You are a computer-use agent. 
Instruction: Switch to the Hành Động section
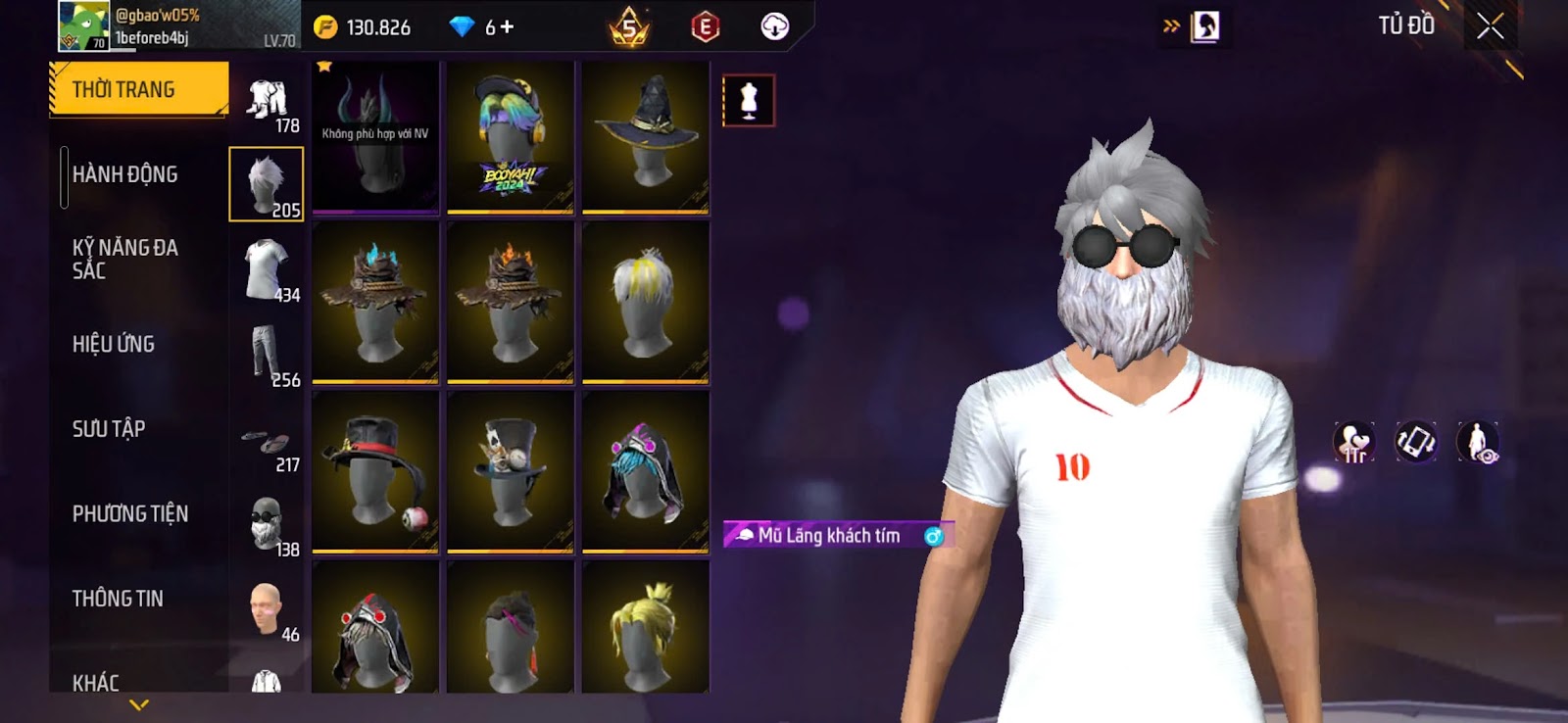124,175
